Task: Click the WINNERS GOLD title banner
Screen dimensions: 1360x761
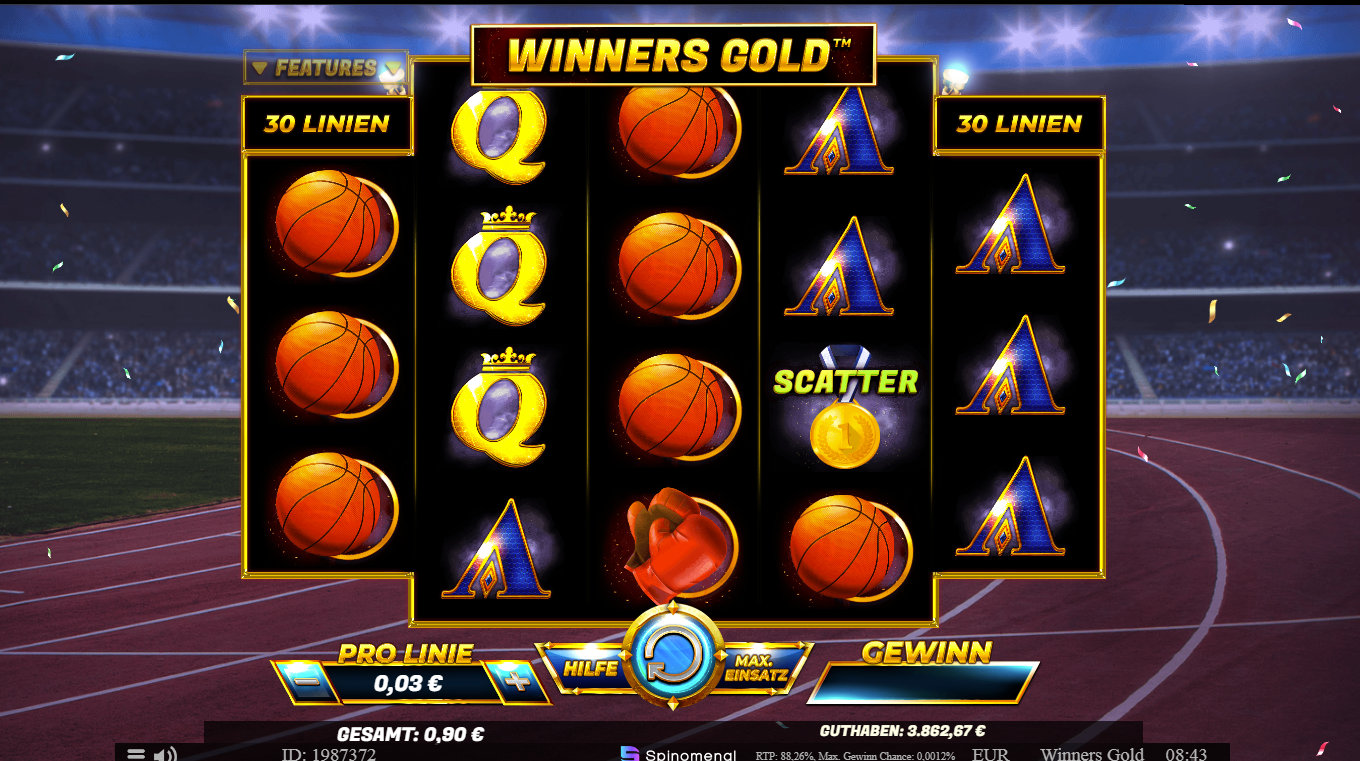Action: pos(672,55)
